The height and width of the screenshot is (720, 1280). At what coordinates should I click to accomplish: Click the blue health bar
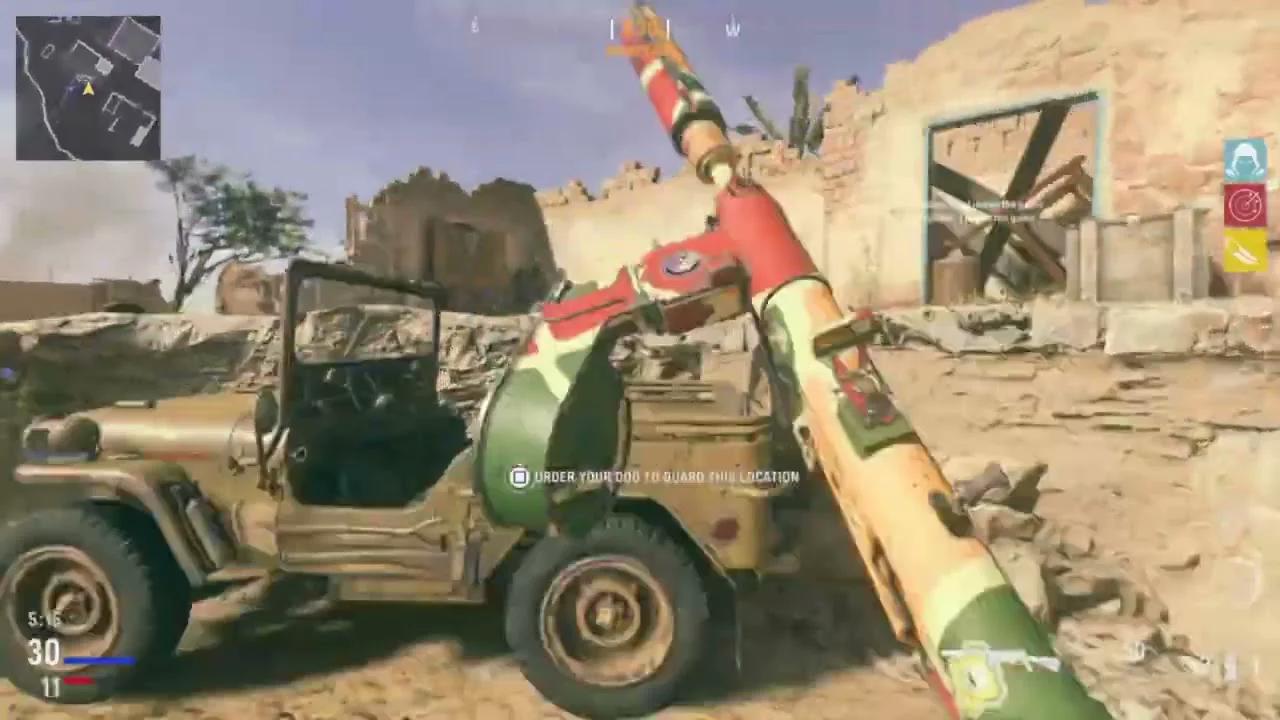click(100, 660)
